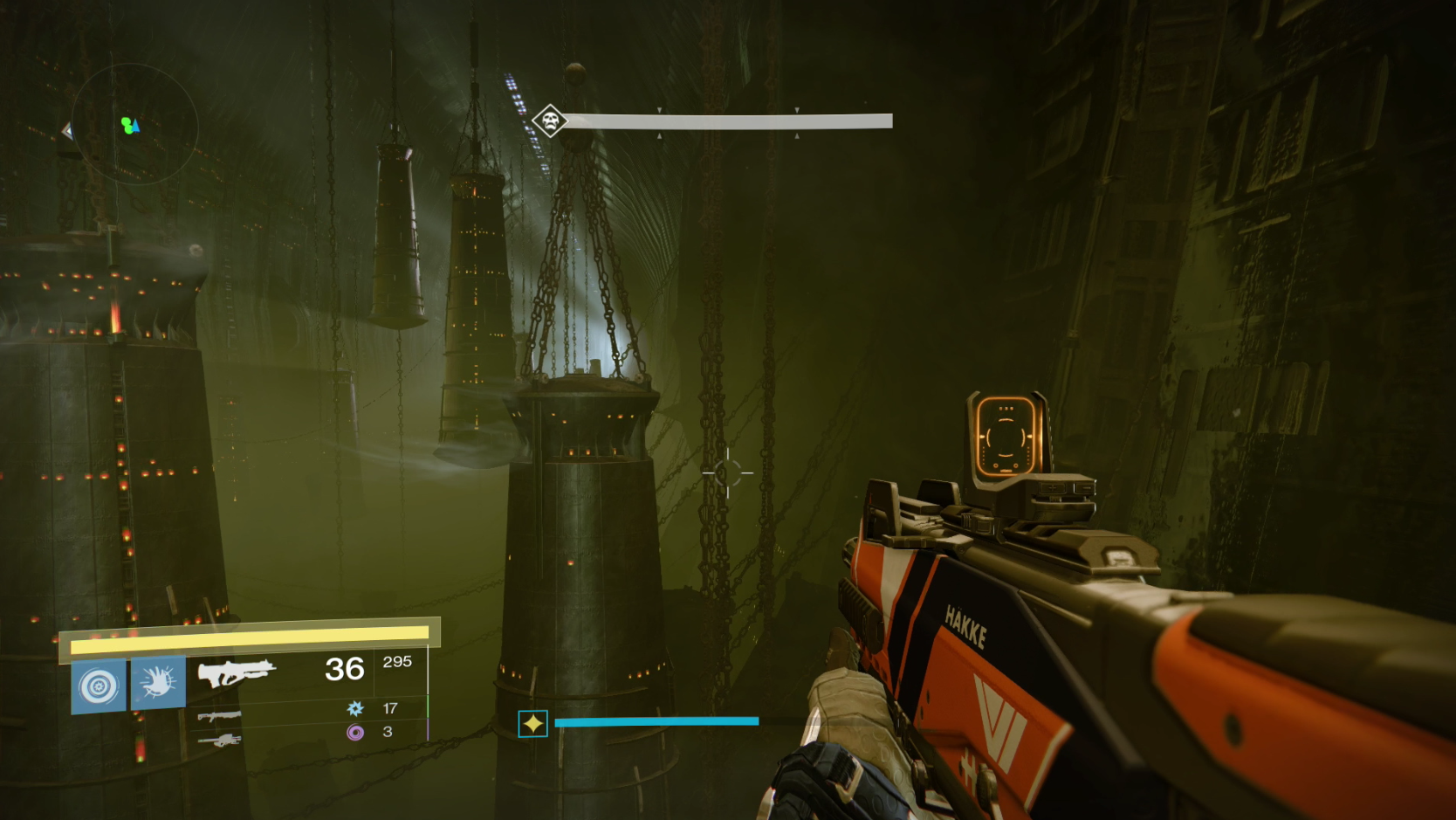Viewport: 1456px width, 820px height.
Task: Activate the melee hand ability icon
Action: point(158,683)
